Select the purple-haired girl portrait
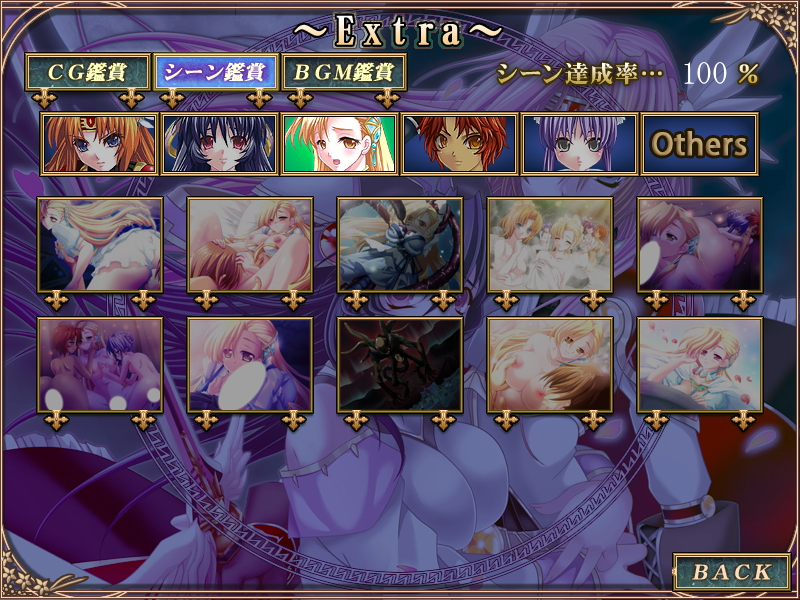The width and height of the screenshot is (800, 600). 579,144
